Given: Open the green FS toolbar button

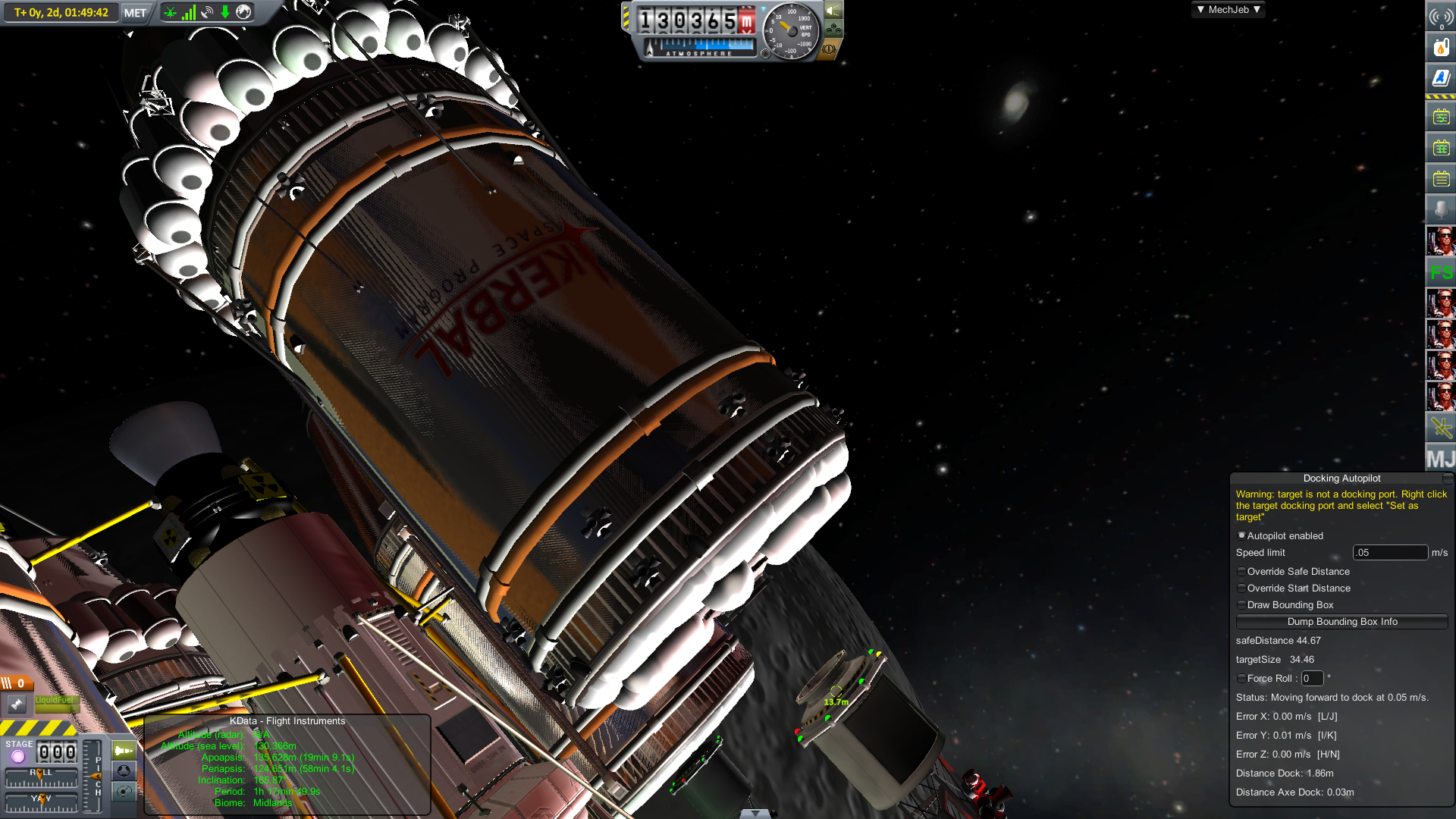Looking at the screenshot, I should point(1440,272).
